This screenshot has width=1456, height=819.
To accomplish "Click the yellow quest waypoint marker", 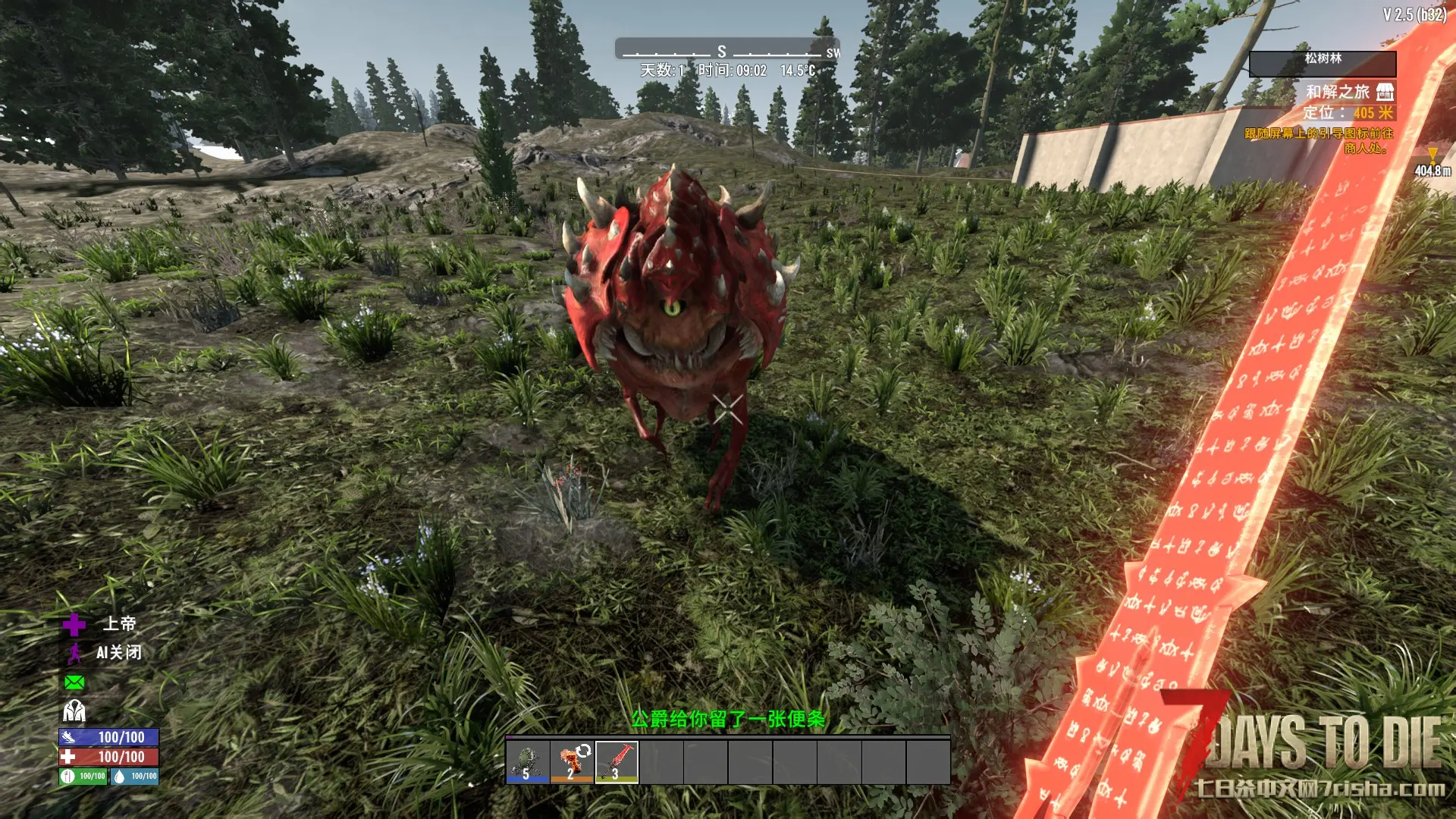I will tap(1432, 155).
